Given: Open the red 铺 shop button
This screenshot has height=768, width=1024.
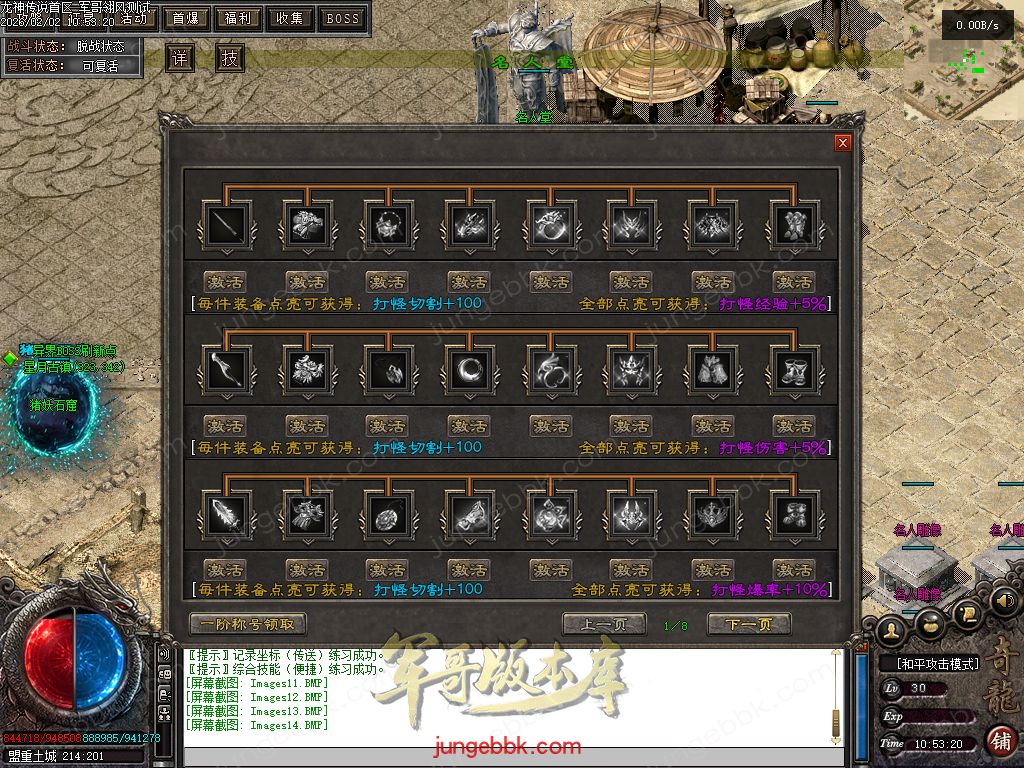Looking at the screenshot, I should click(x=1000, y=741).
